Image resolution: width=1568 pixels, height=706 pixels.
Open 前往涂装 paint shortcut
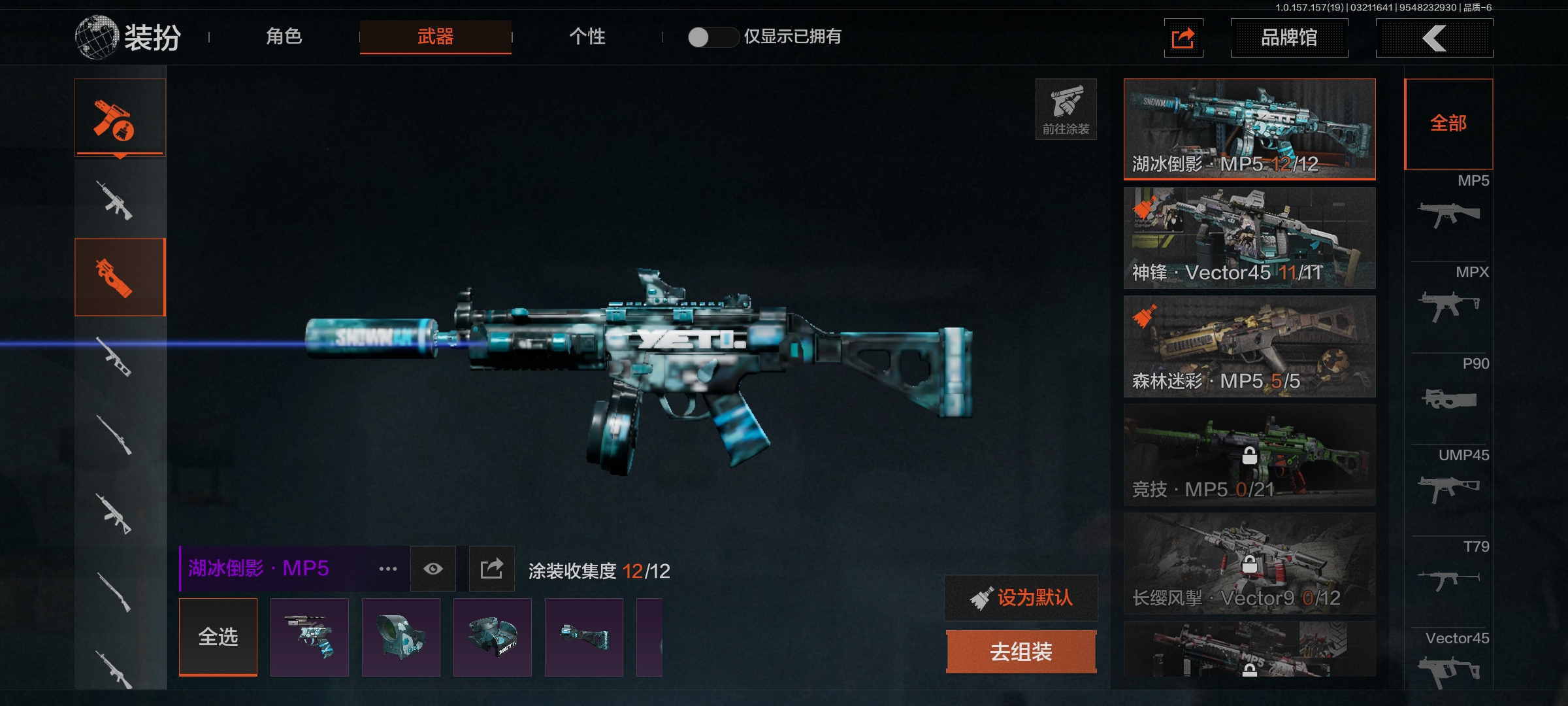[1066, 109]
